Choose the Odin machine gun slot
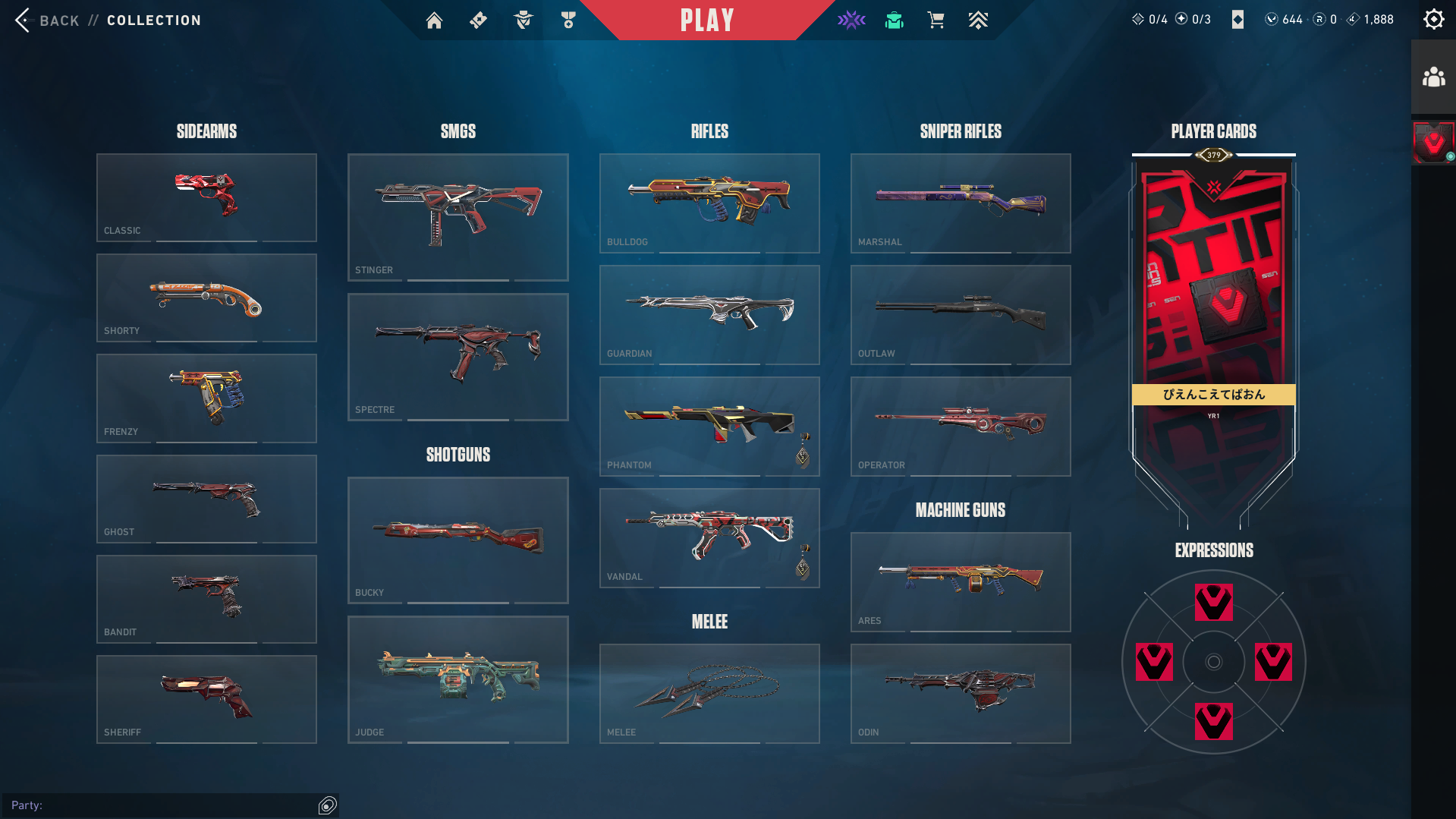 click(961, 694)
